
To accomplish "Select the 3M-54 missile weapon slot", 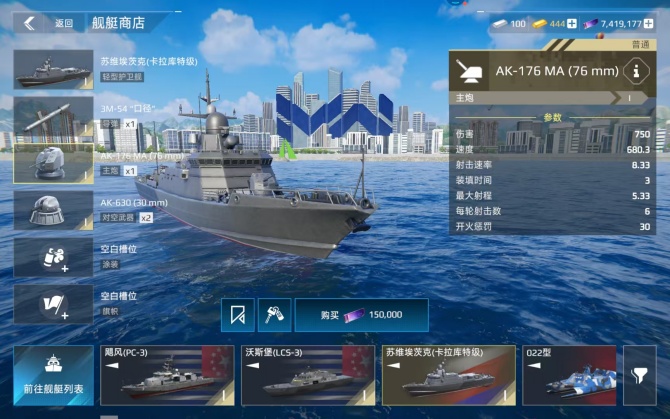I will click(54, 118).
